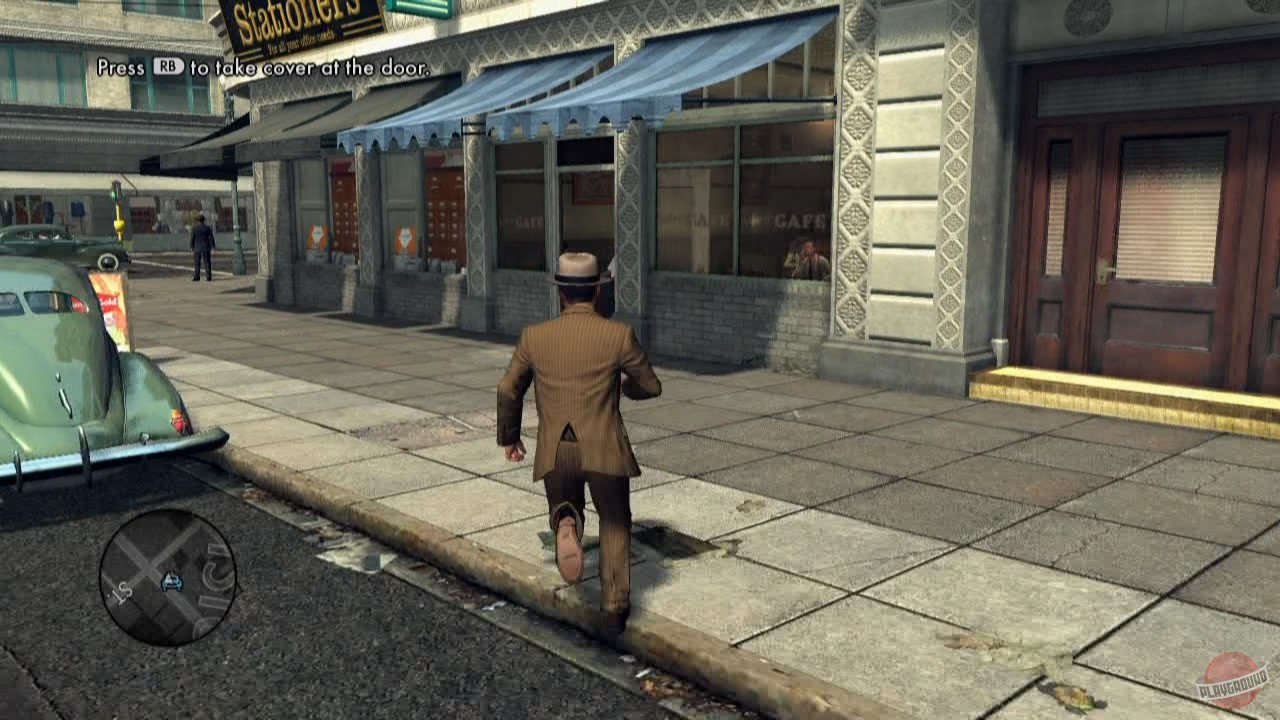Click the 1st St label on the minimap

[121, 593]
